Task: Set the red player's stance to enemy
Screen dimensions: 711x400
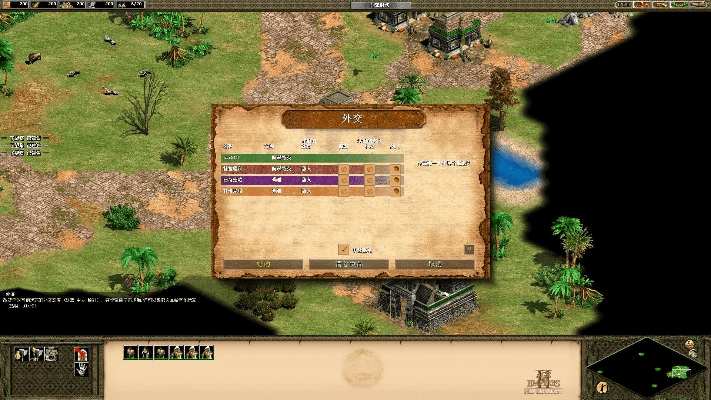Action: (x=396, y=169)
